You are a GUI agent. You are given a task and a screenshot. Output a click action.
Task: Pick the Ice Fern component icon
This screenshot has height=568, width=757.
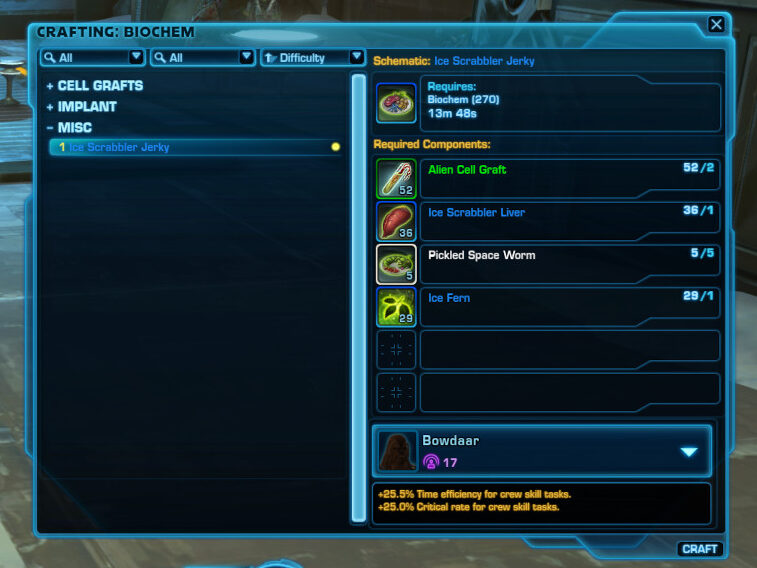[396, 307]
